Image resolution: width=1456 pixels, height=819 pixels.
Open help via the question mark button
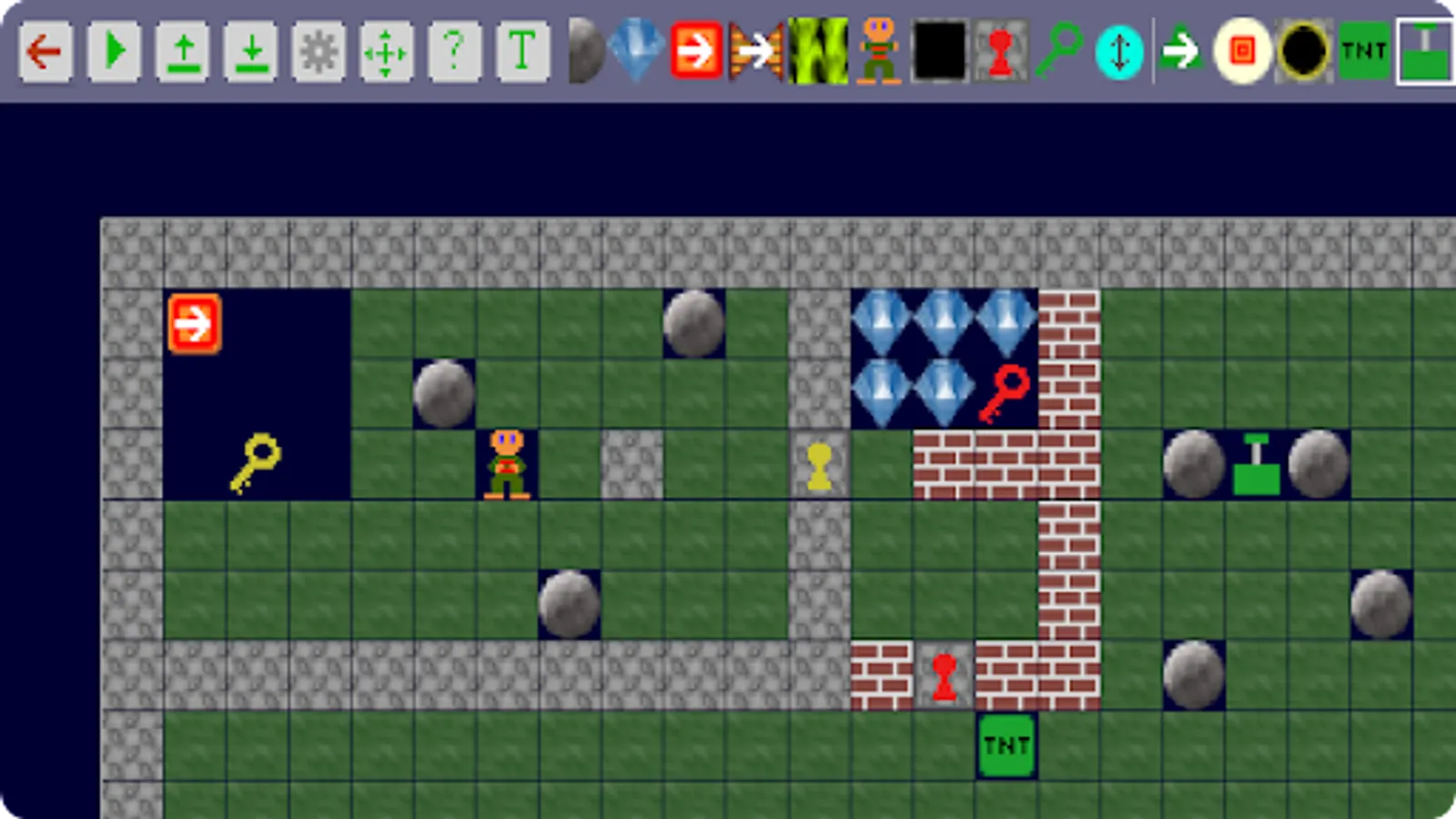click(x=453, y=52)
